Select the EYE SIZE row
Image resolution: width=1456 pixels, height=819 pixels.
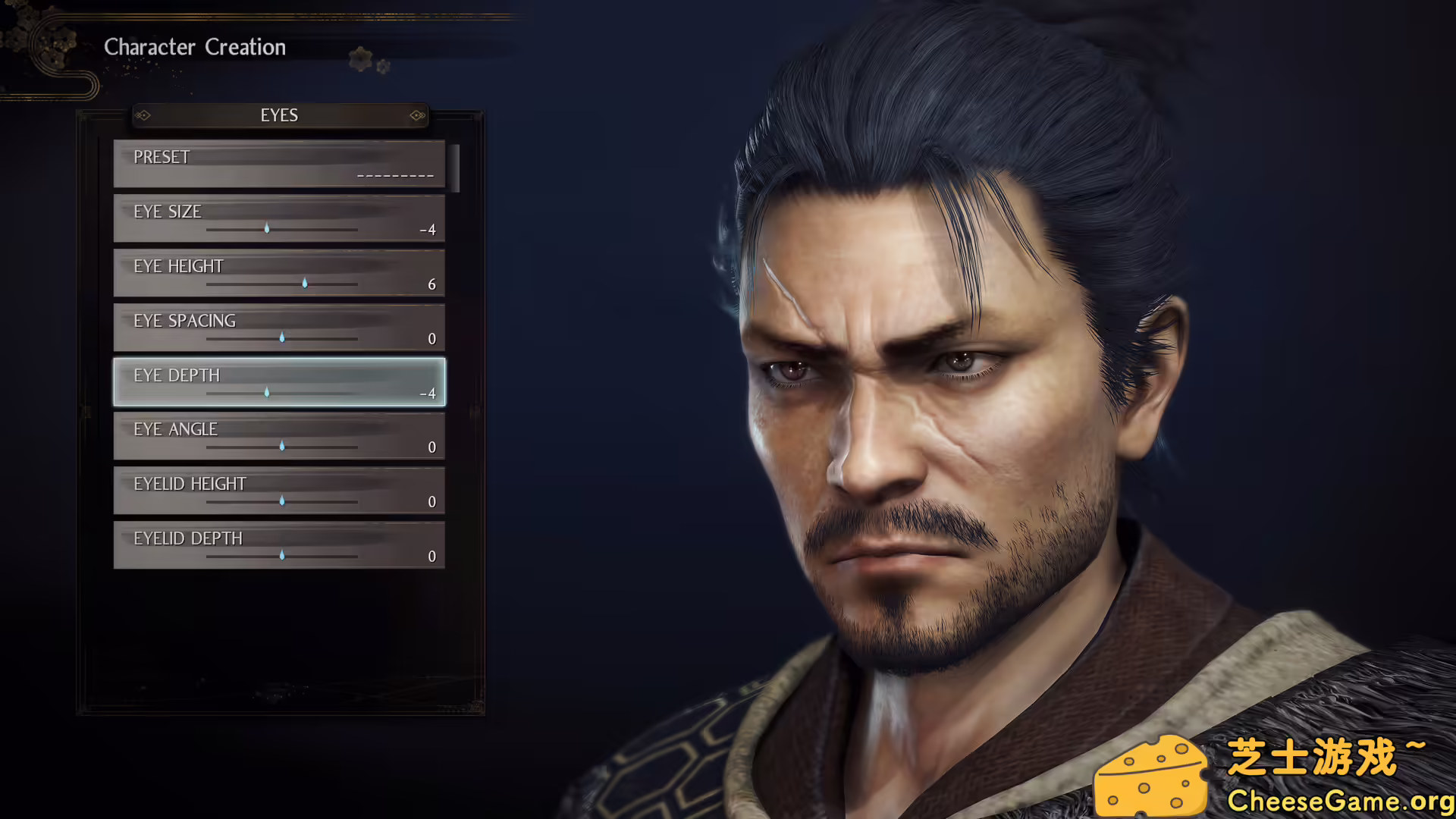tap(279, 218)
